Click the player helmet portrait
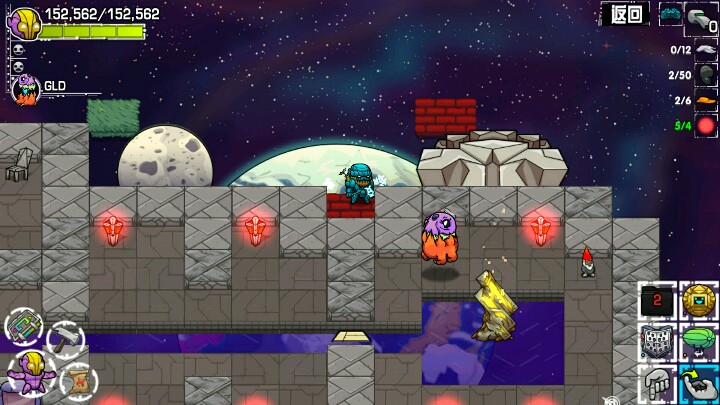 [x=24, y=23]
